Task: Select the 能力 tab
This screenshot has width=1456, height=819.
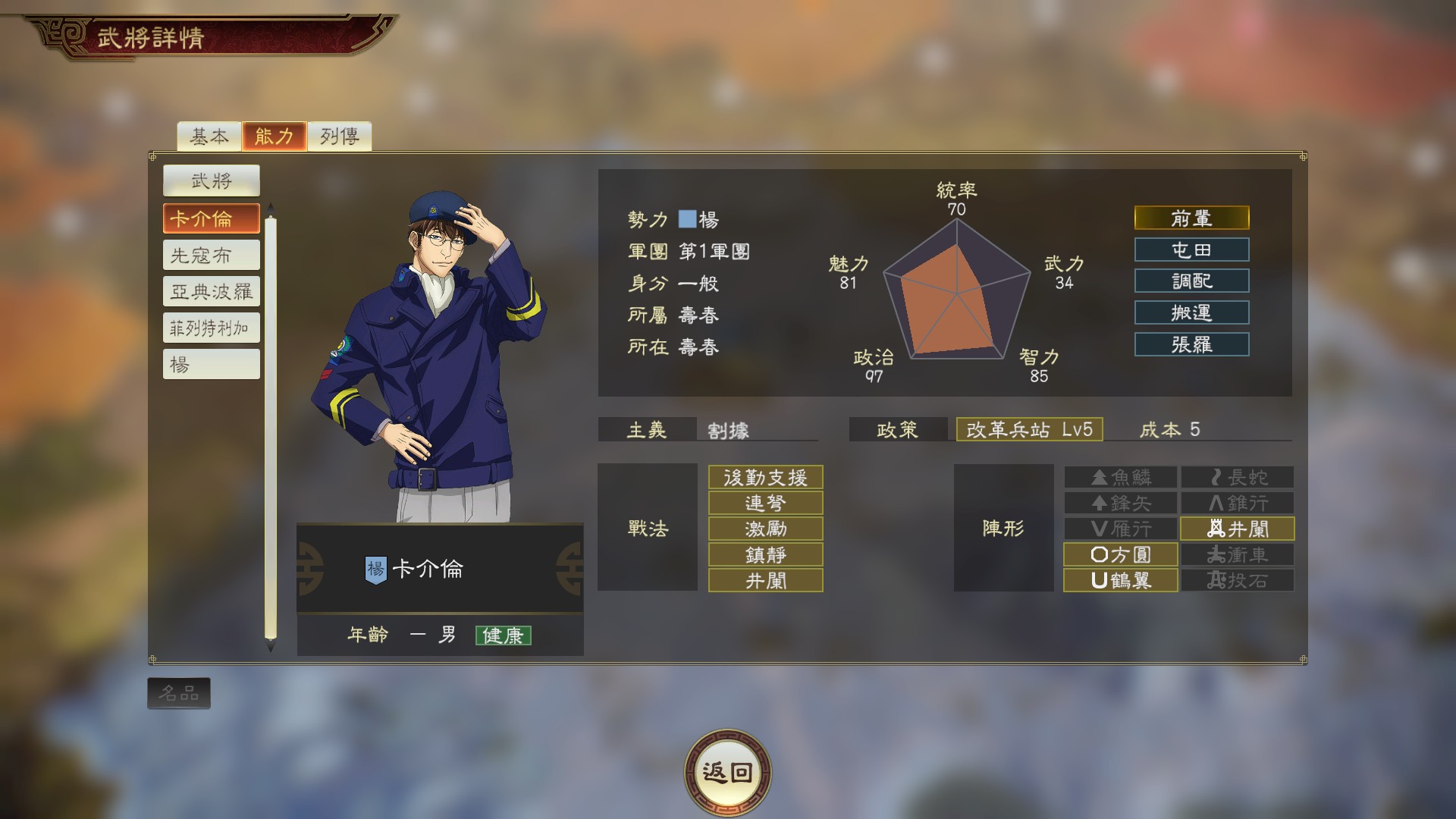Action: coord(274,136)
